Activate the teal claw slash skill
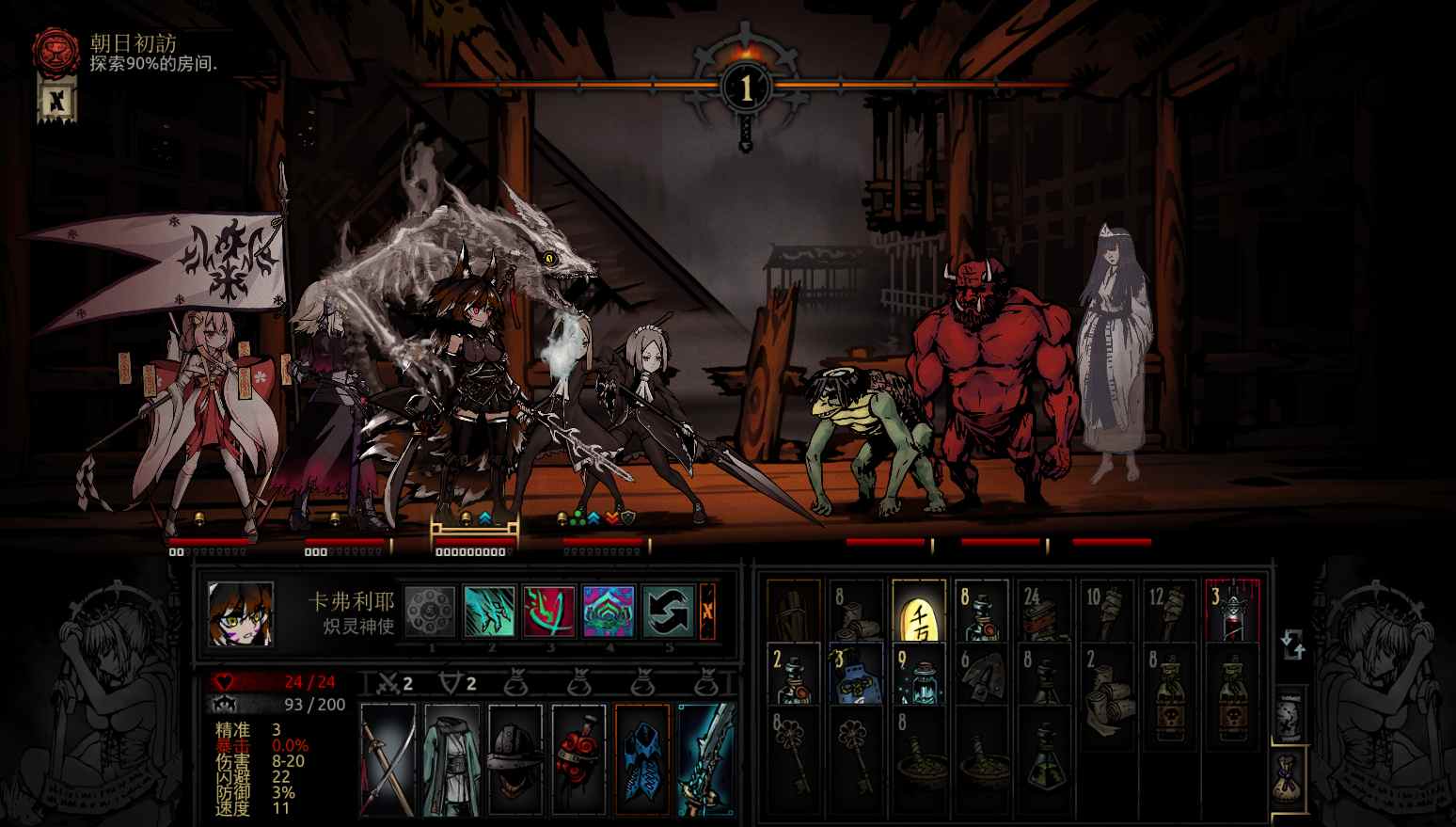1456x827 pixels. click(489, 611)
